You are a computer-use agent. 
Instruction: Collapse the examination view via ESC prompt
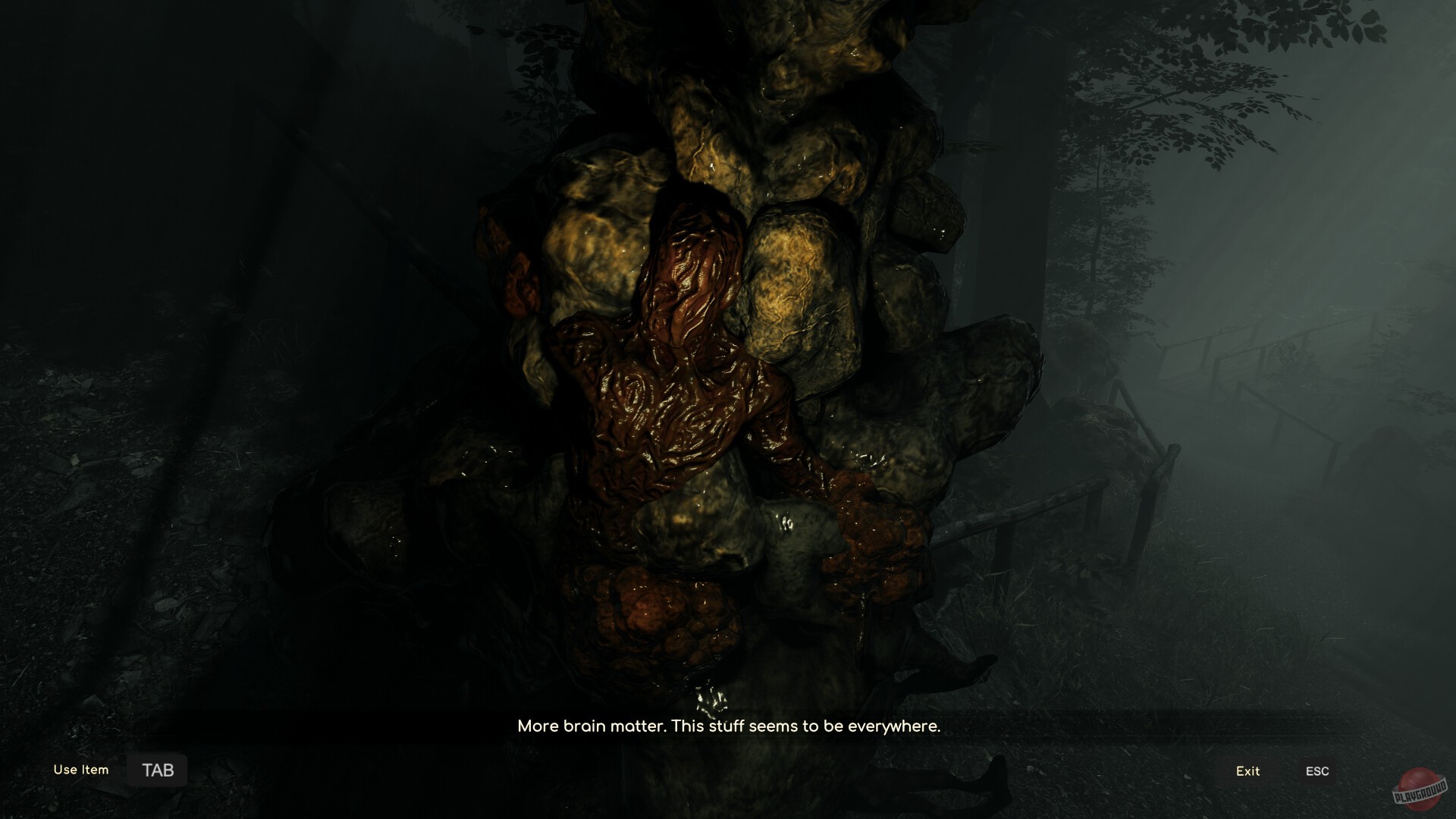point(1318,770)
